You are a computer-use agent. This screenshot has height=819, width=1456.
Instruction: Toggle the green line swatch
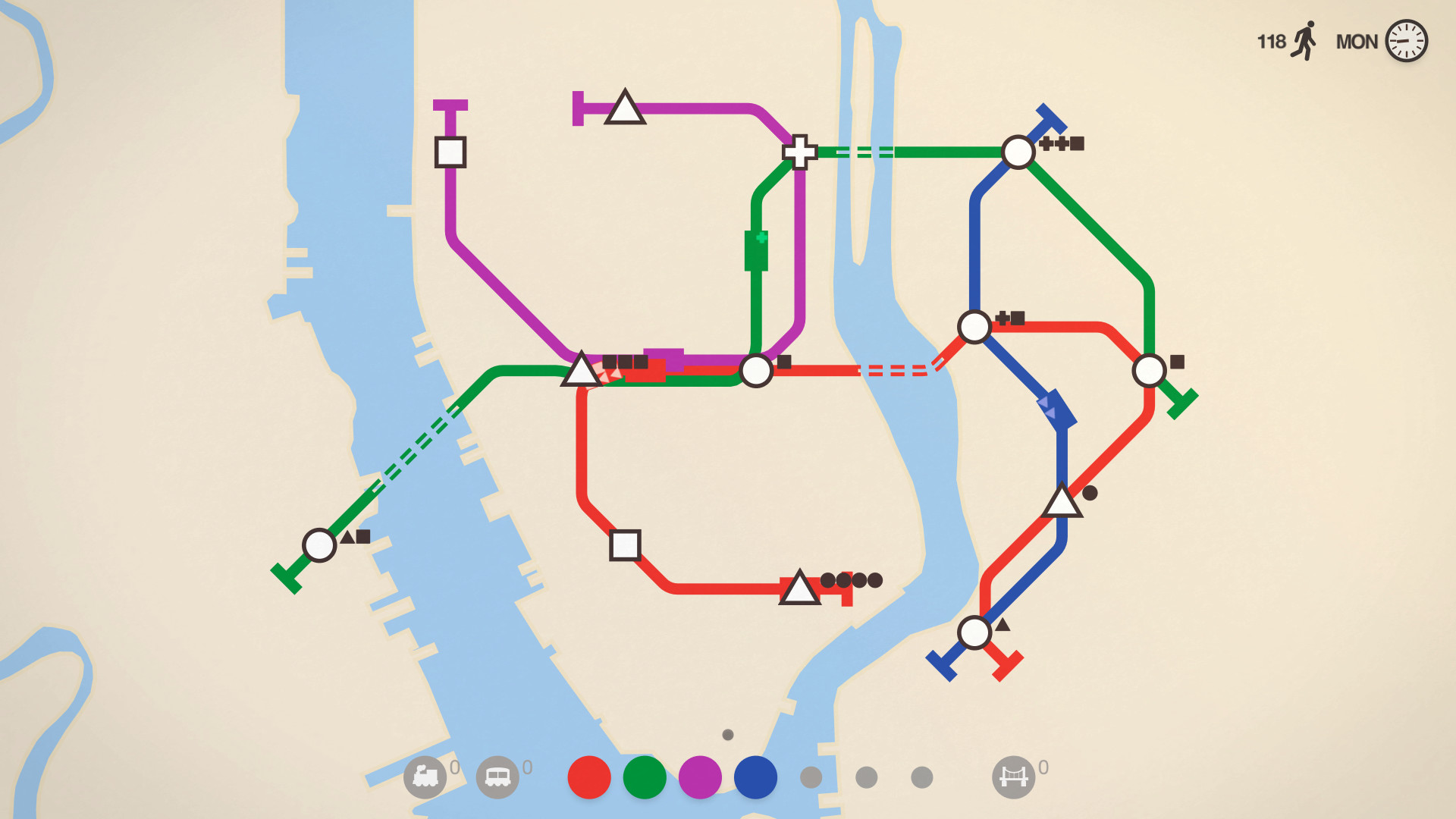(x=643, y=775)
